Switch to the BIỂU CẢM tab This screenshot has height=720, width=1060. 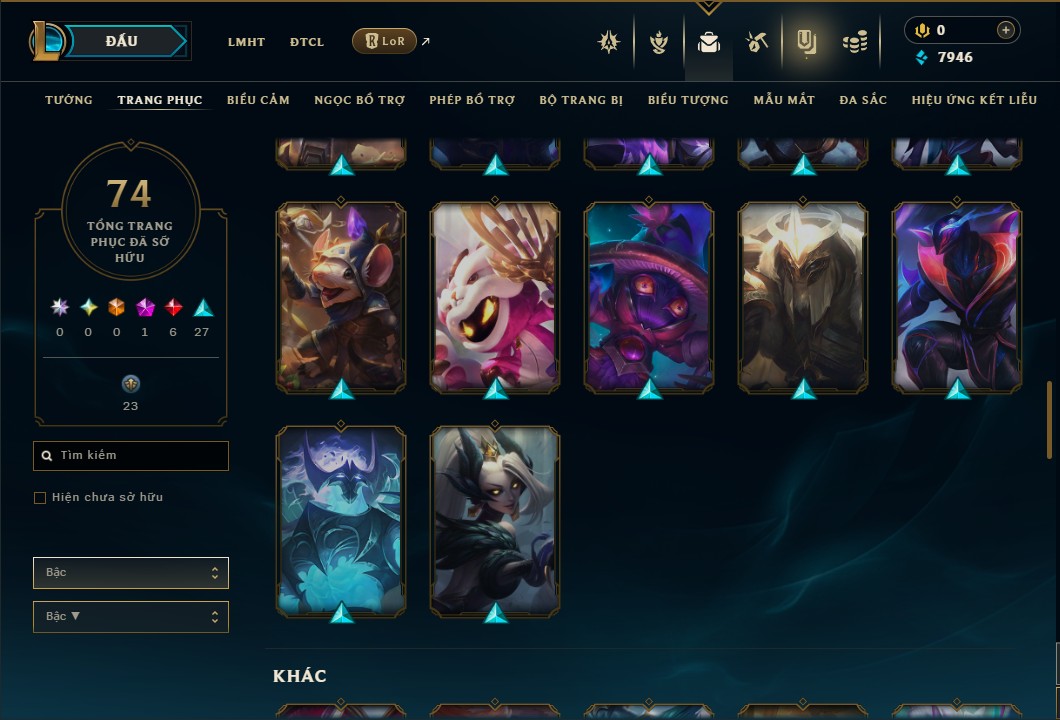[258, 100]
